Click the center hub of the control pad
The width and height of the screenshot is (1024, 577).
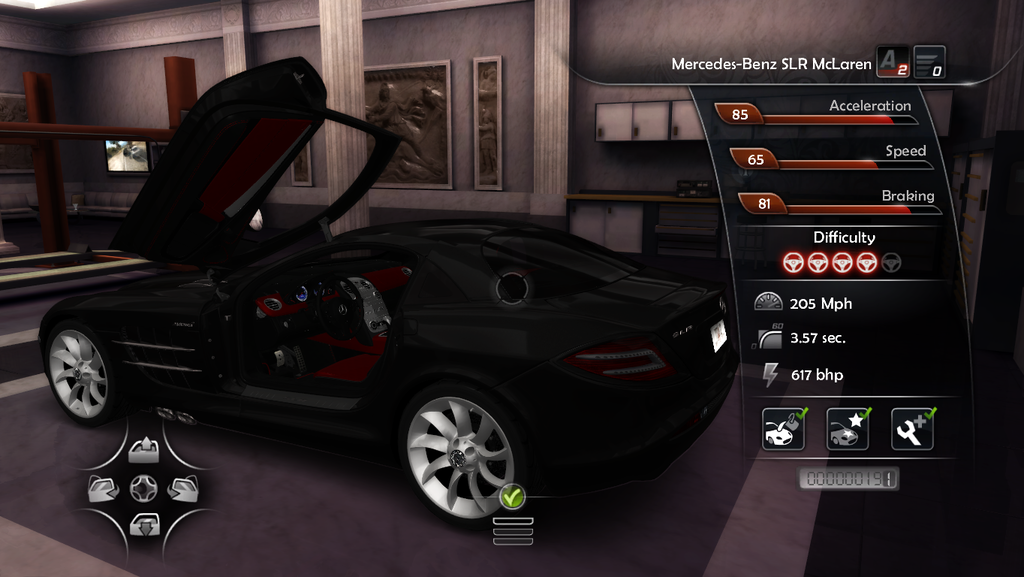[x=143, y=488]
